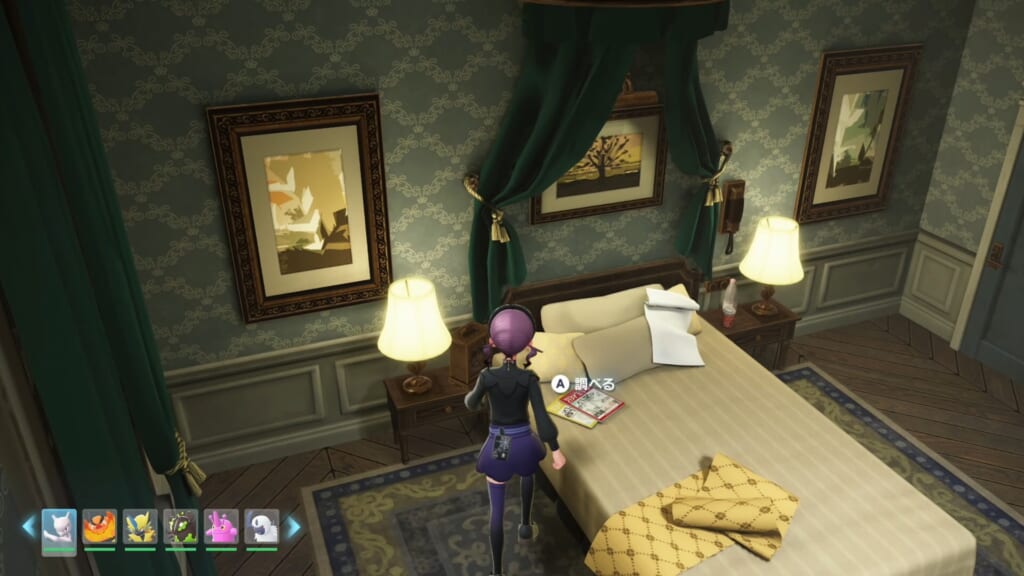
Task: Select Mewtwo in the party bar
Action: pos(59,527)
